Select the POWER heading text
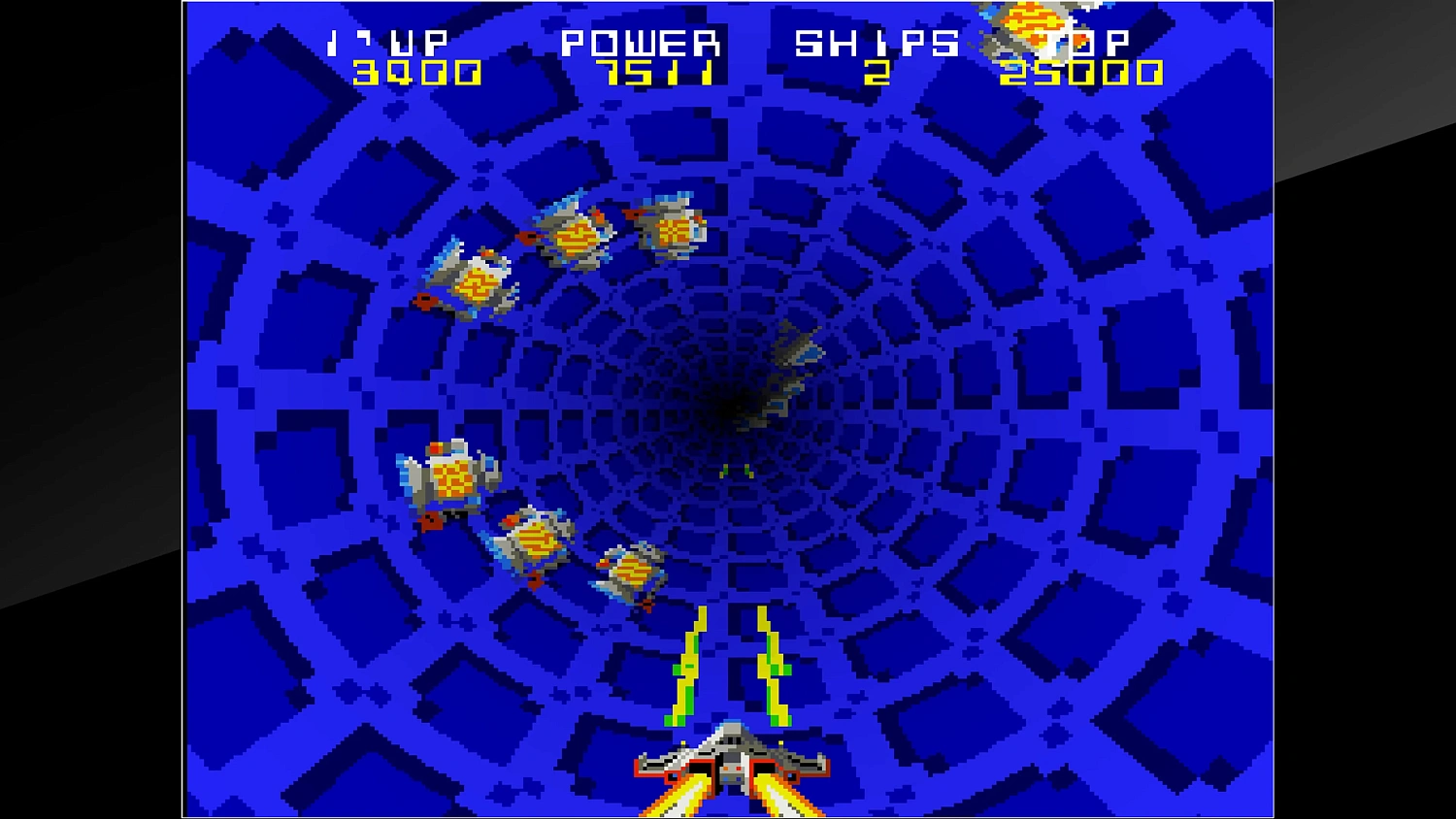 point(643,41)
